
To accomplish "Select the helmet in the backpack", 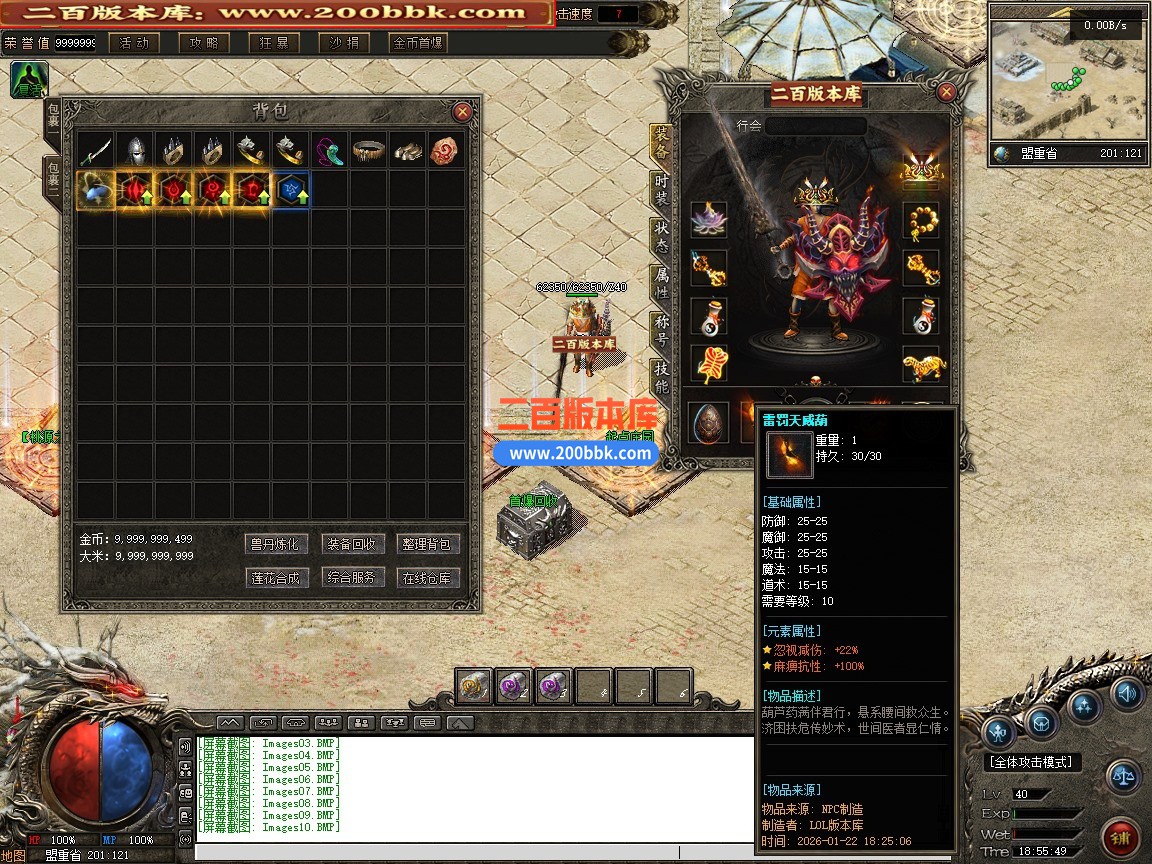I will tap(135, 150).
